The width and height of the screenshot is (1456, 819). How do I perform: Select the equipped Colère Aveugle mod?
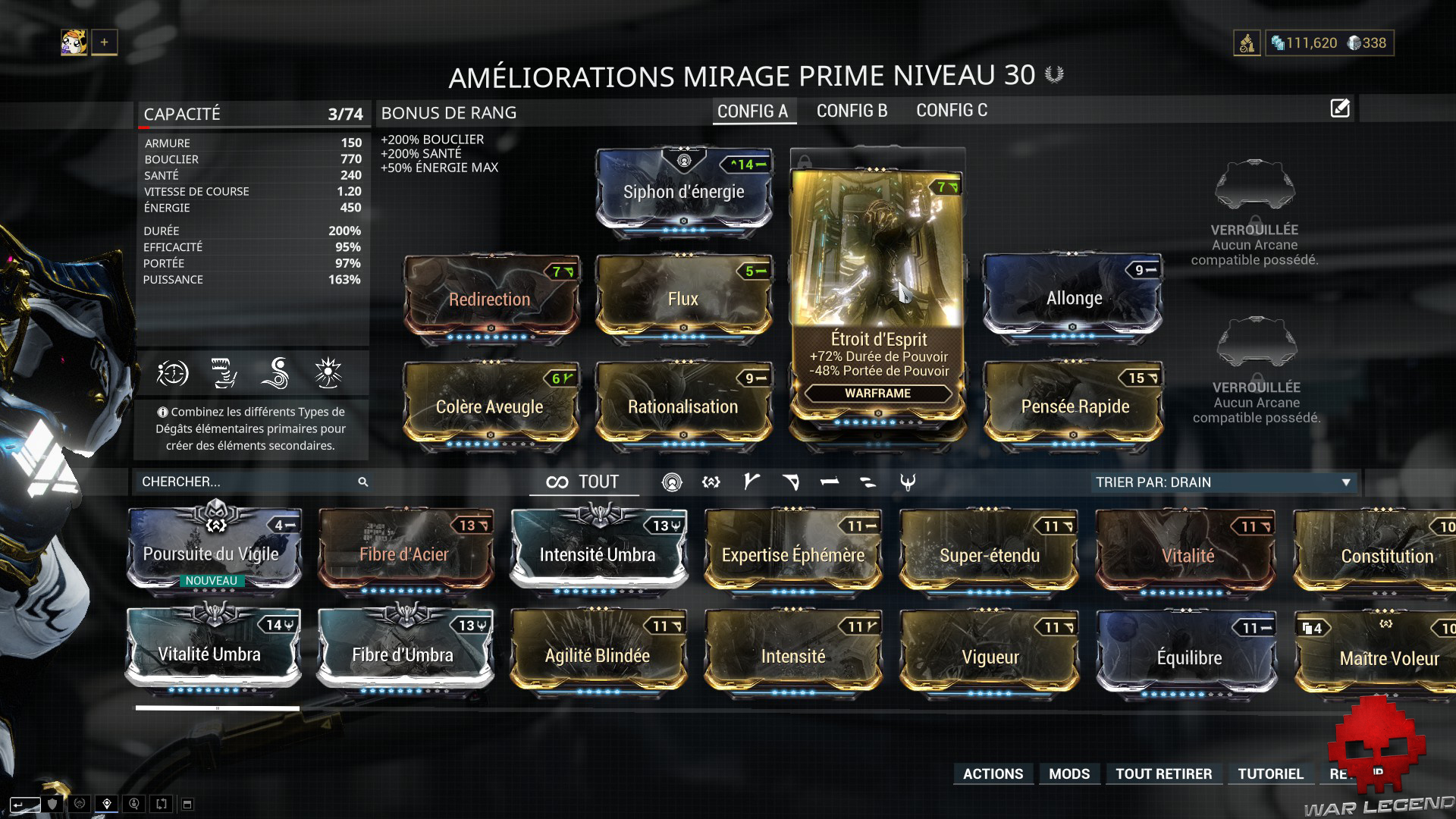490,406
